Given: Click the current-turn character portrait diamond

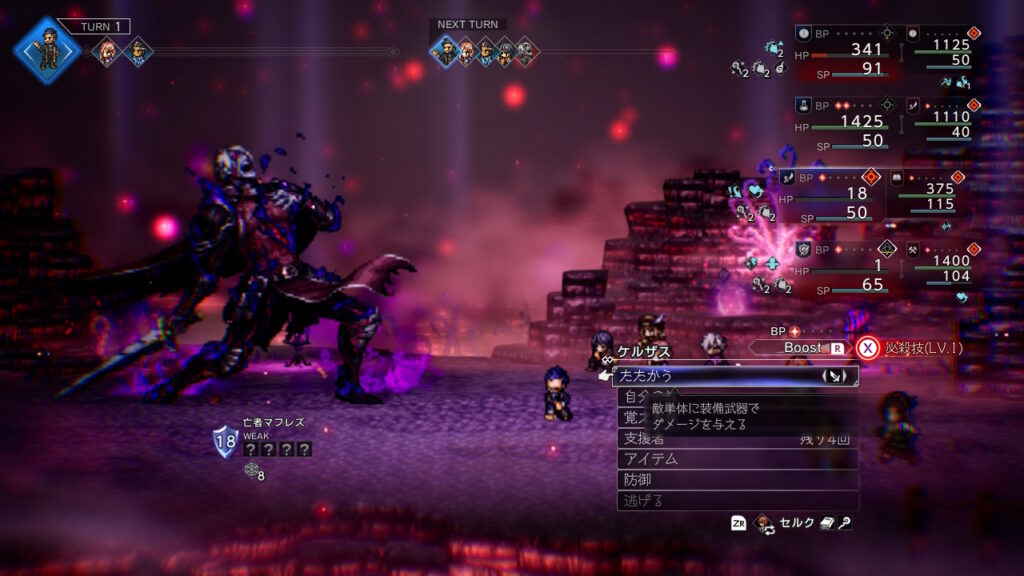Looking at the screenshot, I should [47, 47].
